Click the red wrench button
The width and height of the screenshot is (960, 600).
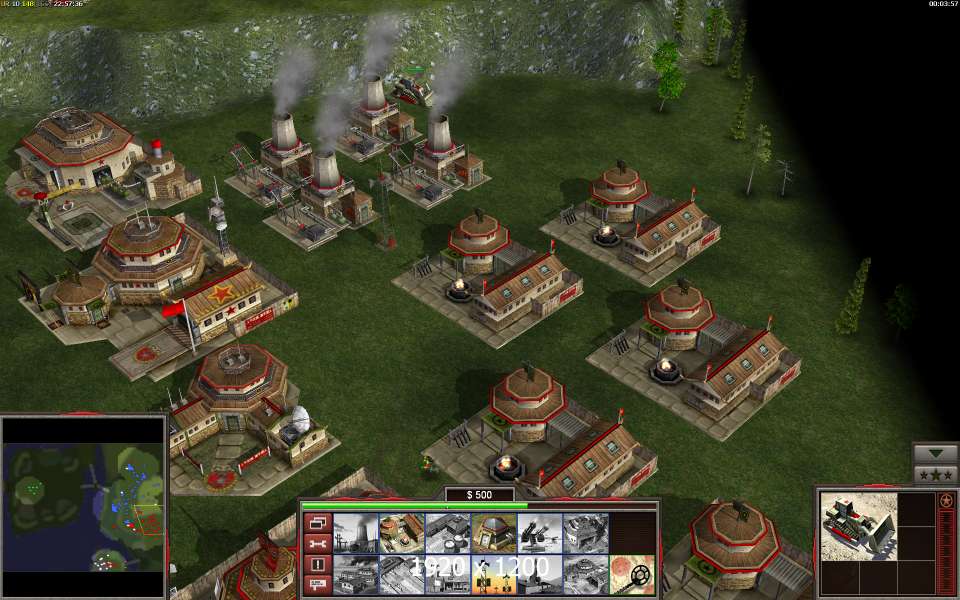[317, 543]
